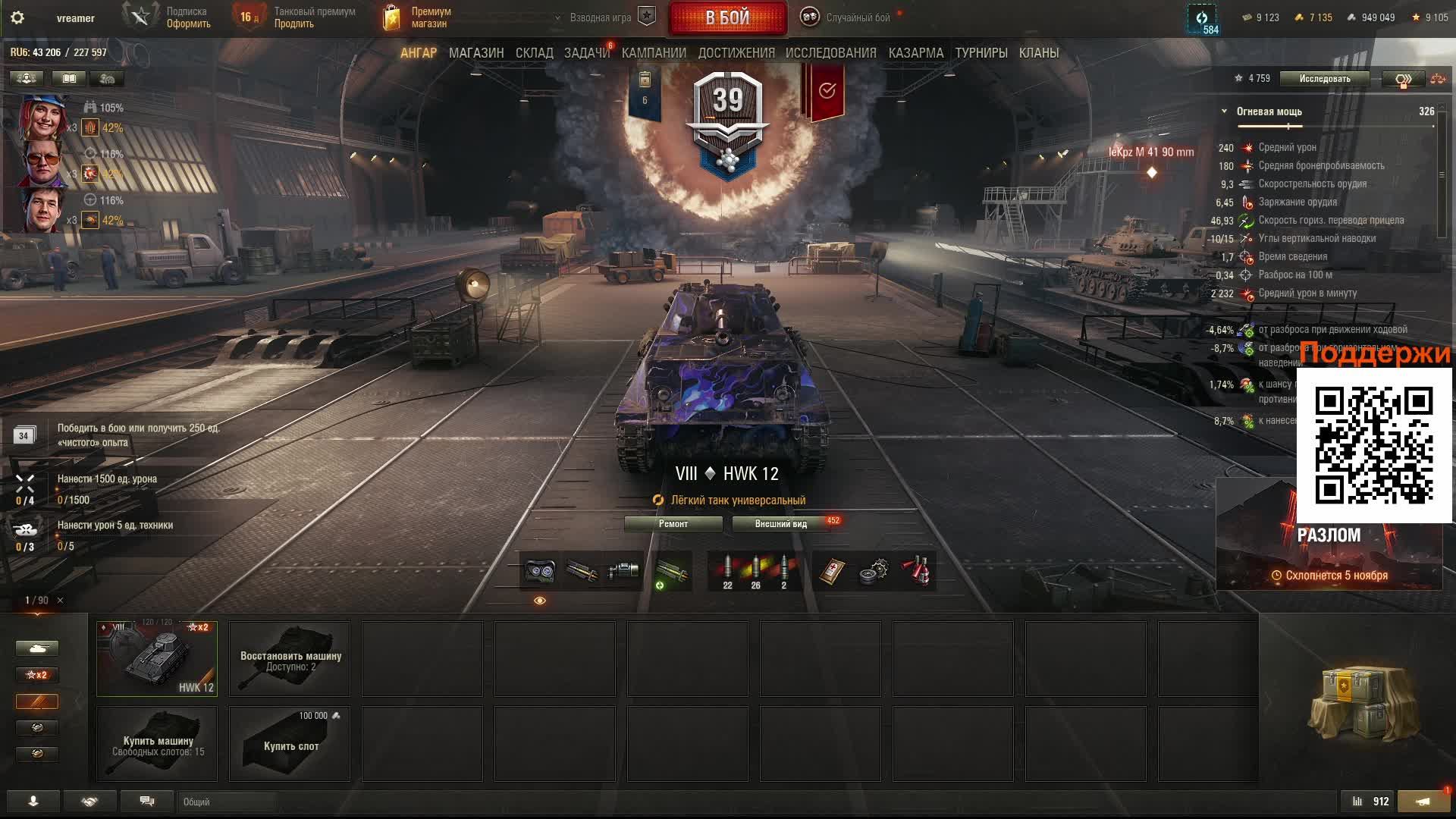The width and height of the screenshot is (1456, 819).
Task: Go to the КАМПАНИИ tab
Action: pyautogui.click(x=654, y=53)
